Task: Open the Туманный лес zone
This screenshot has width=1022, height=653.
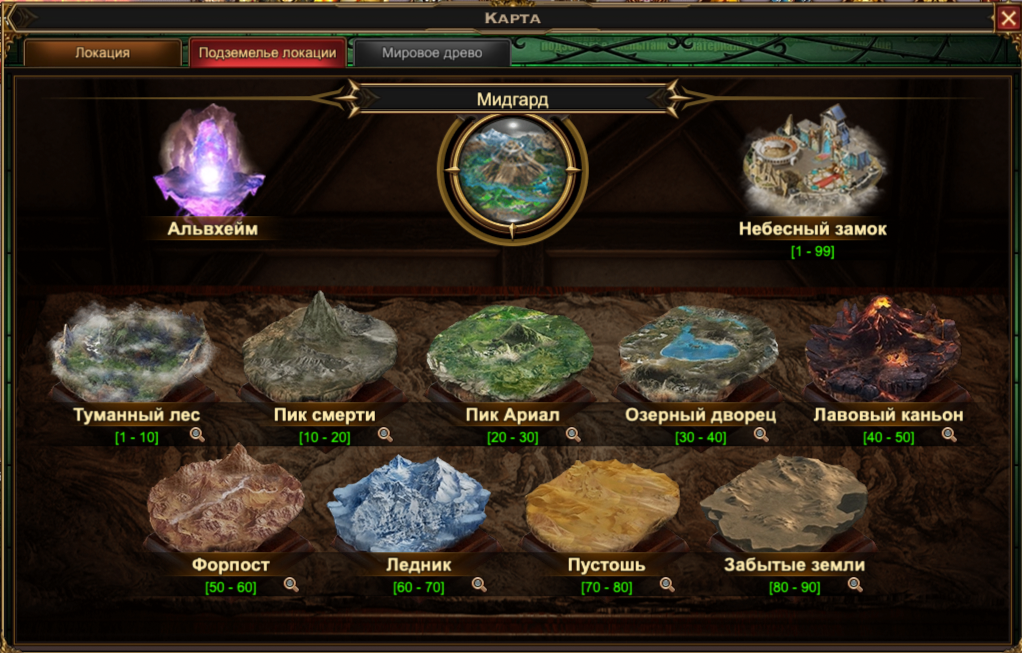Action: tap(130, 347)
